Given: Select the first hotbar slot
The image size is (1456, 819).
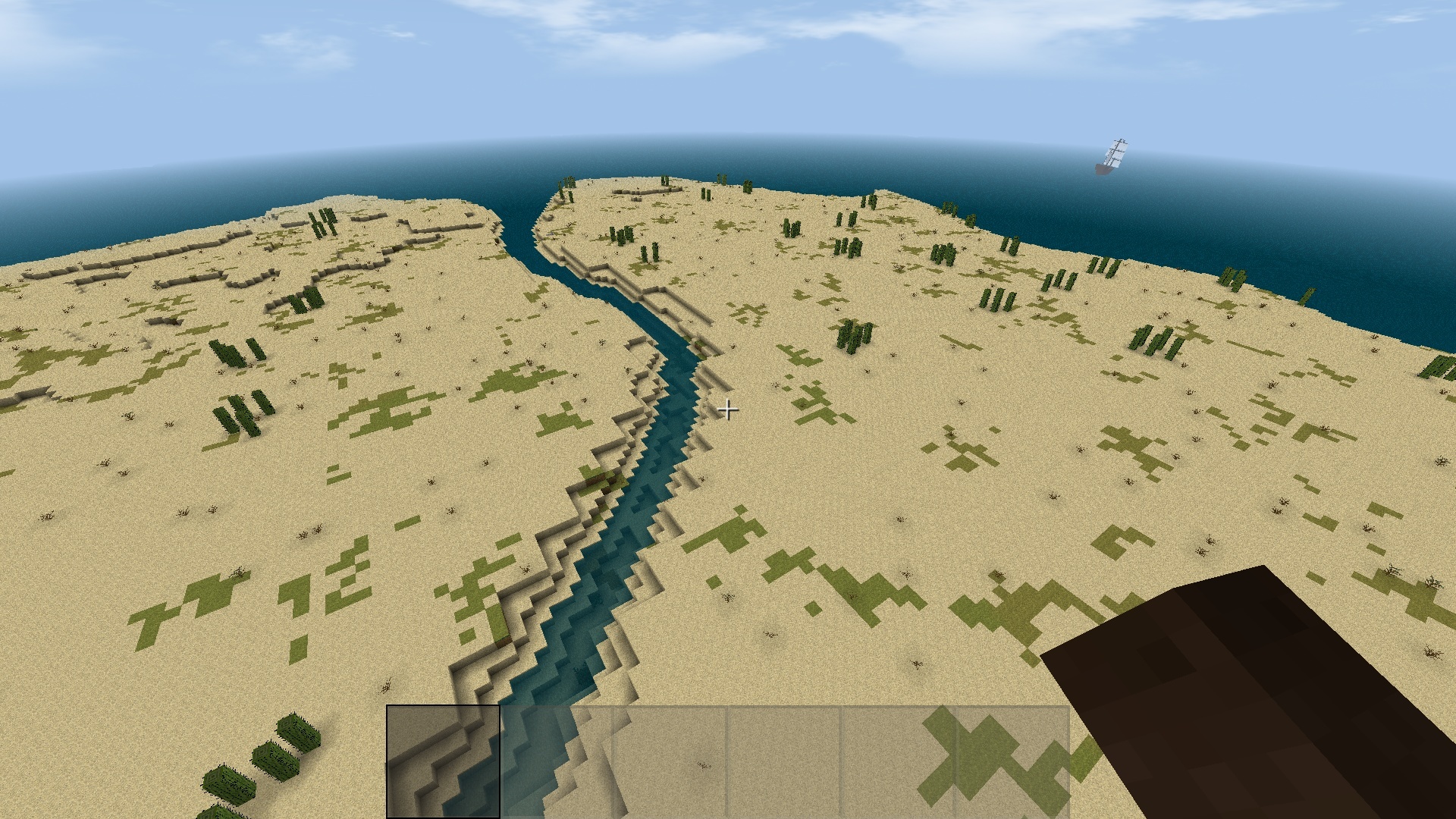Looking at the screenshot, I should click(x=443, y=762).
